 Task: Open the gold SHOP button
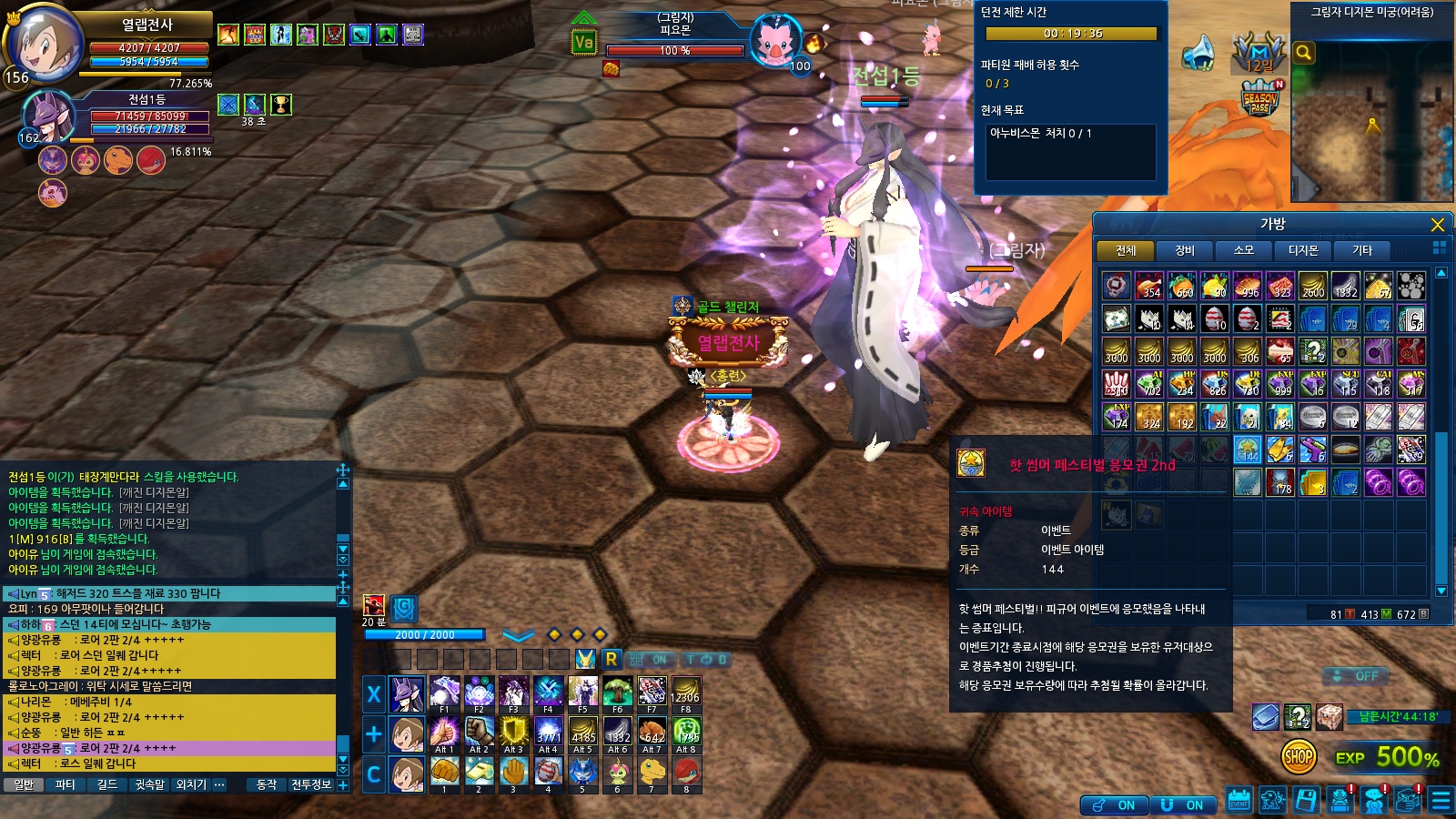coord(1299,755)
